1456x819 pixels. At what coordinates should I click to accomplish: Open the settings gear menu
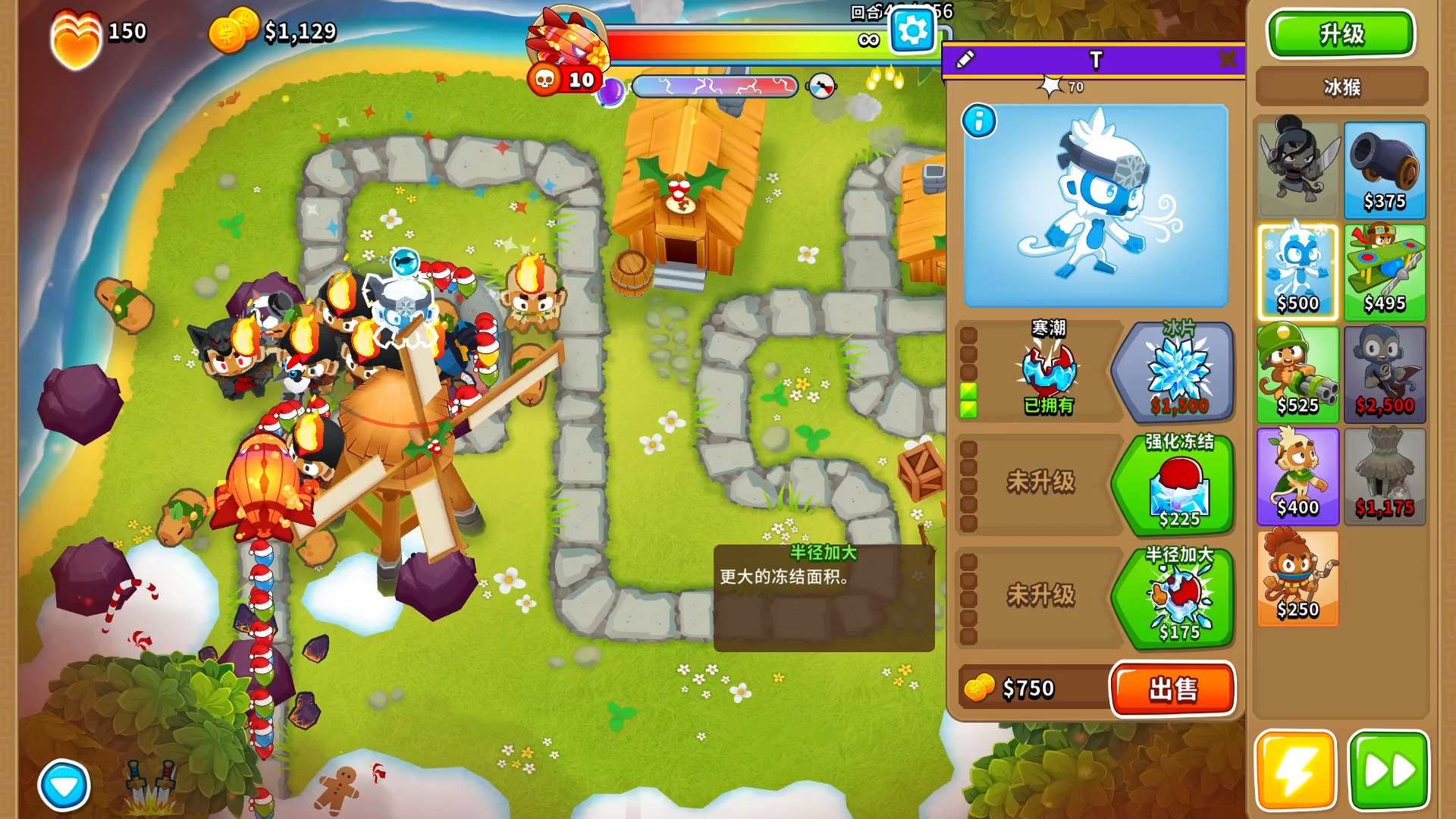(912, 31)
